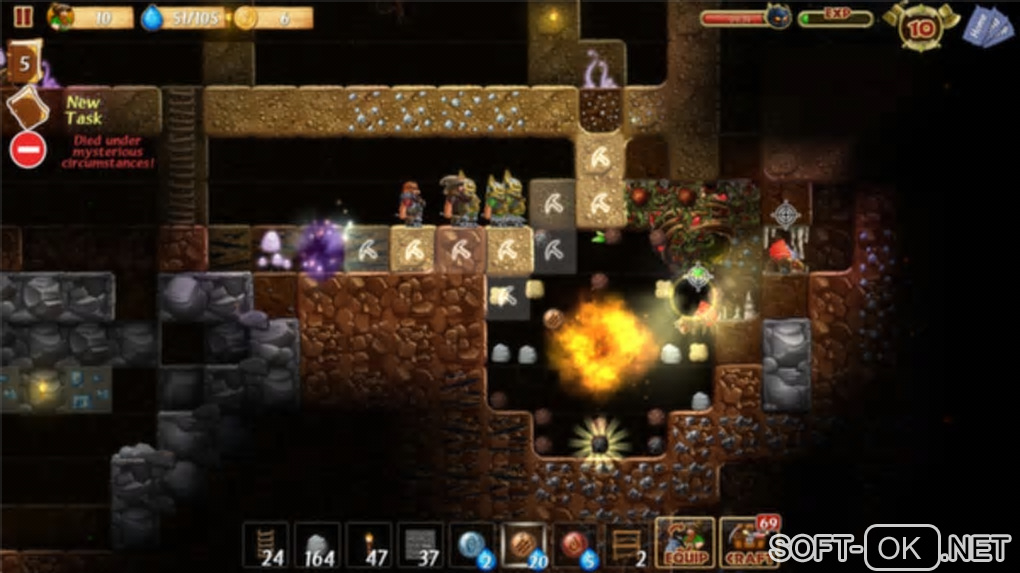Select the ladder hotbar slot
The image size is (1020, 573).
coord(265,545)
